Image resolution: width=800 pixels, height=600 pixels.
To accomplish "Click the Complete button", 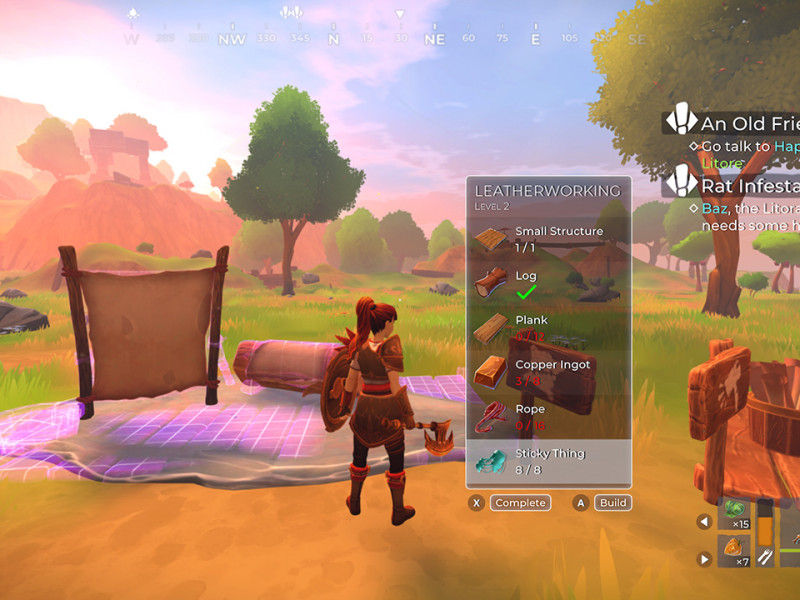I will click(x=519, y=503).
